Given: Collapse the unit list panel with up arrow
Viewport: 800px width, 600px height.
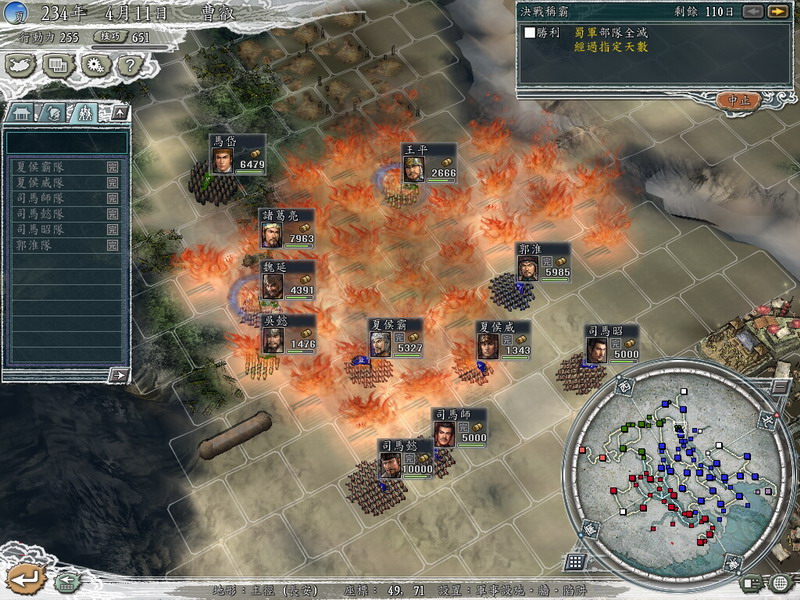Looking at the screenshot, I should coord(120,112).
